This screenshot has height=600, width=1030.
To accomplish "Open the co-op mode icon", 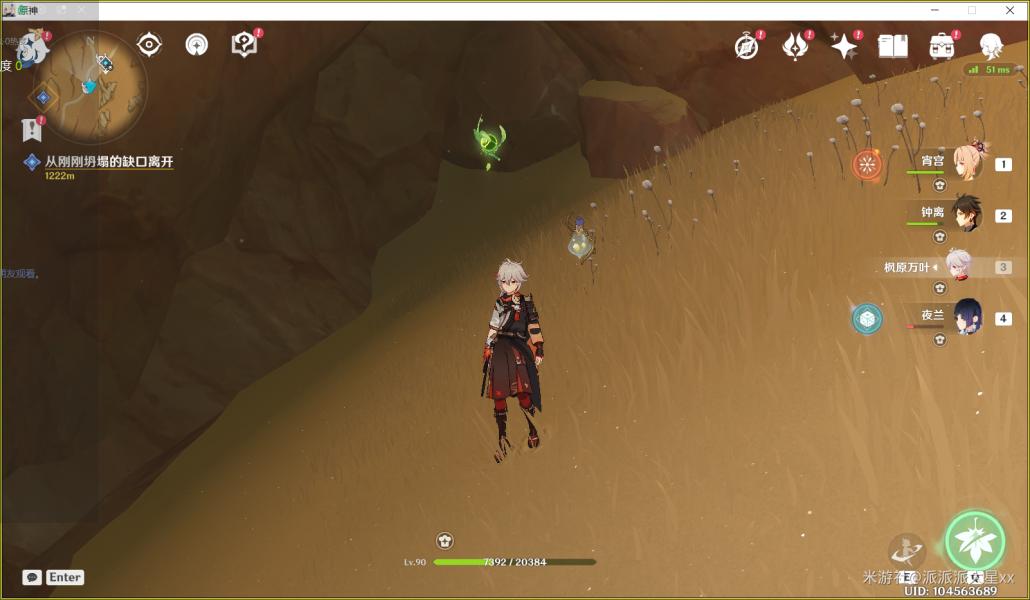I will pyautogui.click(x=197, y=45).
